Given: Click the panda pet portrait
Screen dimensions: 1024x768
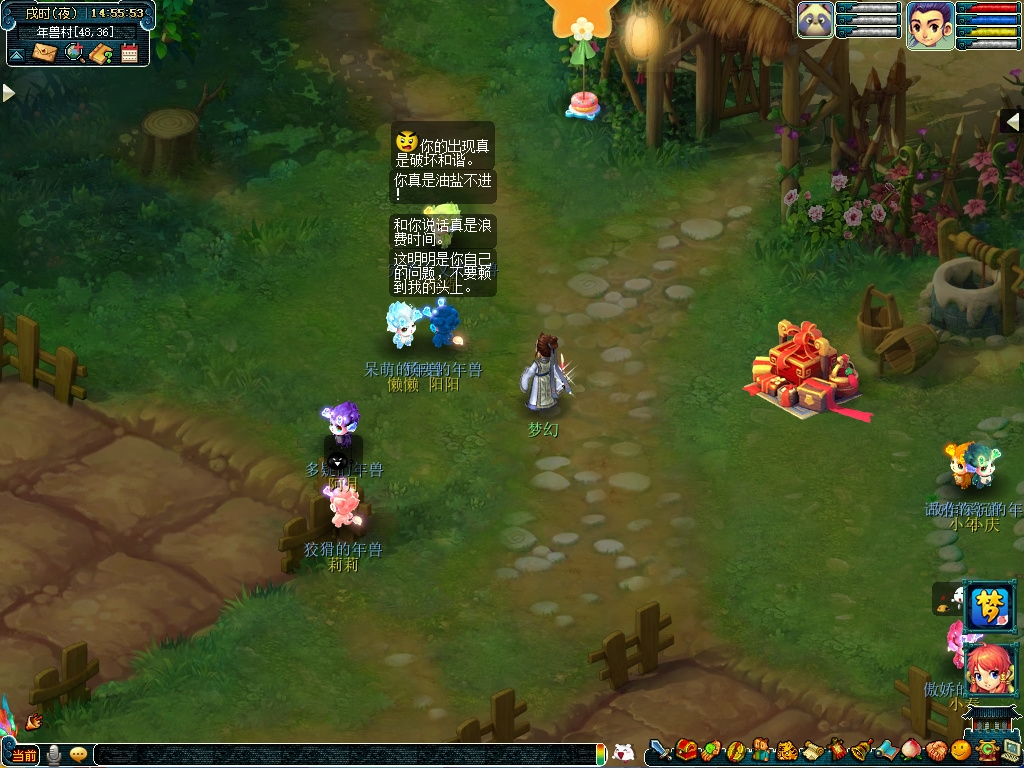Looking at the screenshot, I should 815,20.
